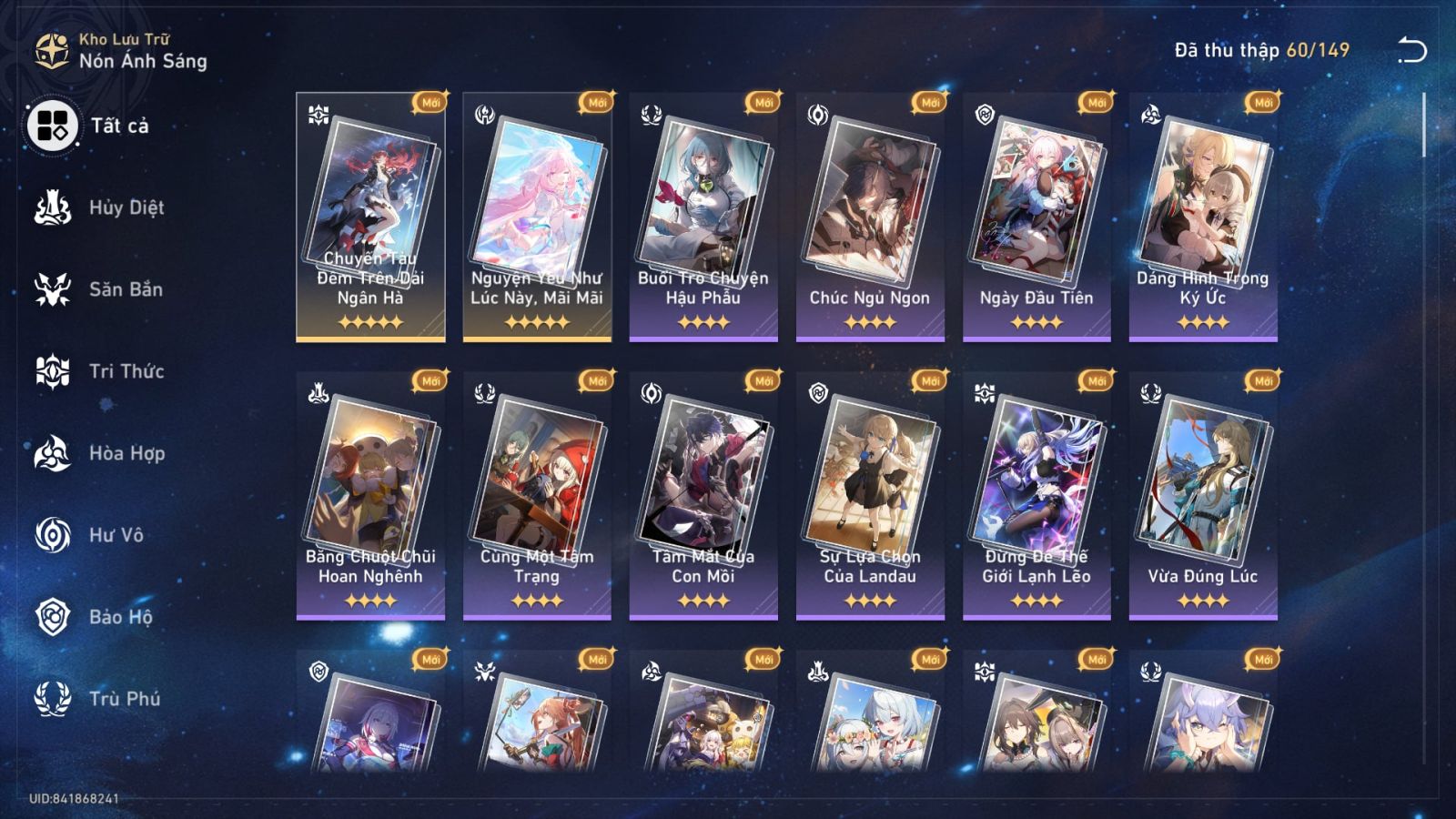Open the Hòa Hợp filter icon

click(52, 453)
